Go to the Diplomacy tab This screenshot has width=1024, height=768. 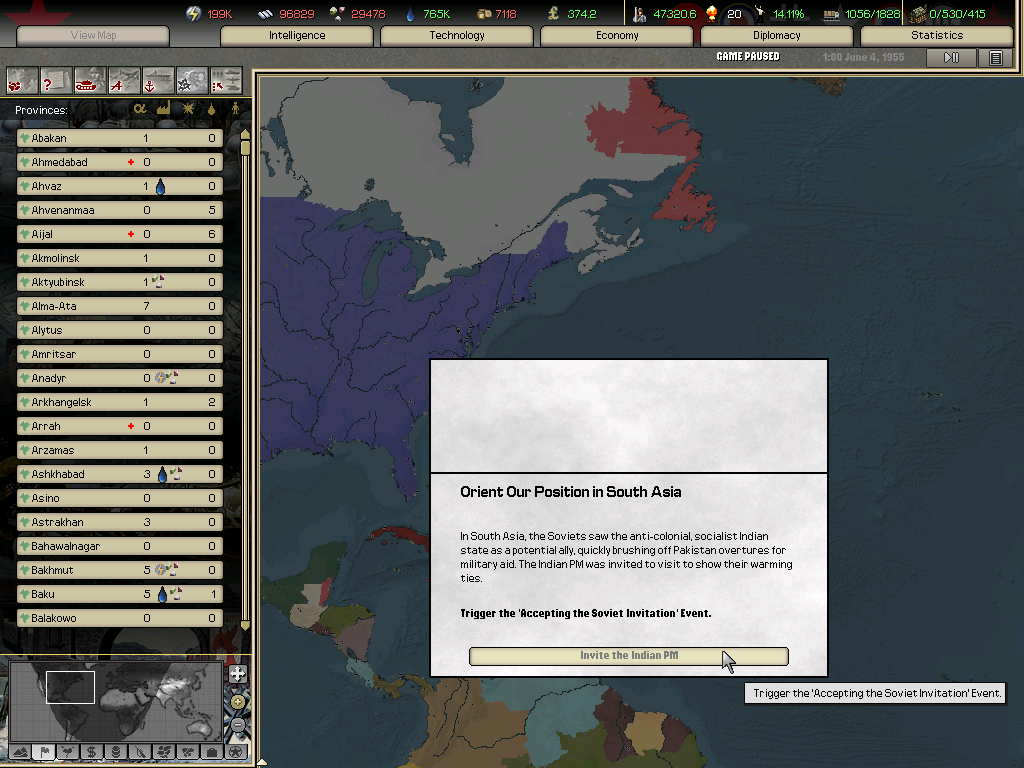click(x=777, y=36)
